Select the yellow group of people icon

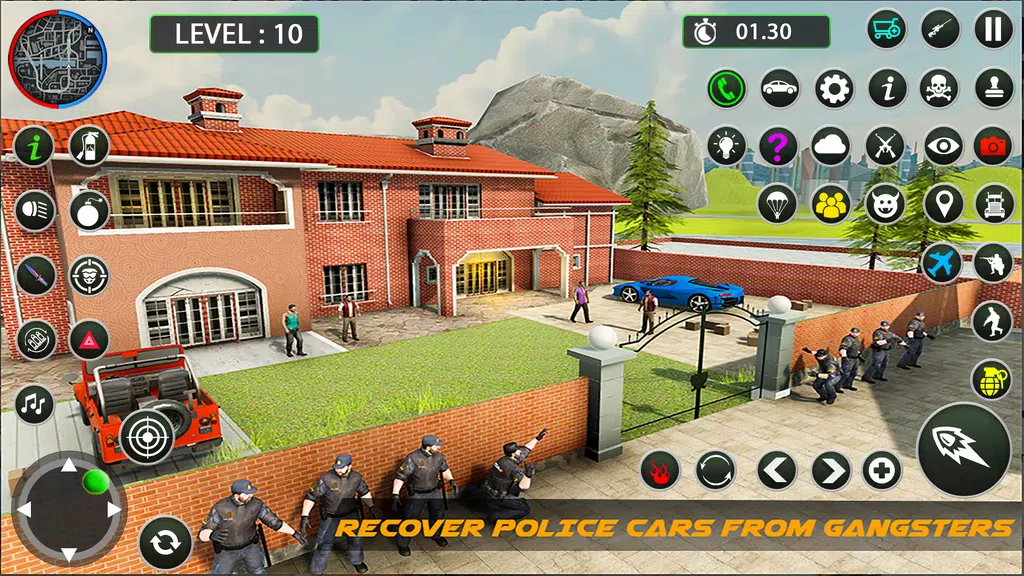(831, 204)
